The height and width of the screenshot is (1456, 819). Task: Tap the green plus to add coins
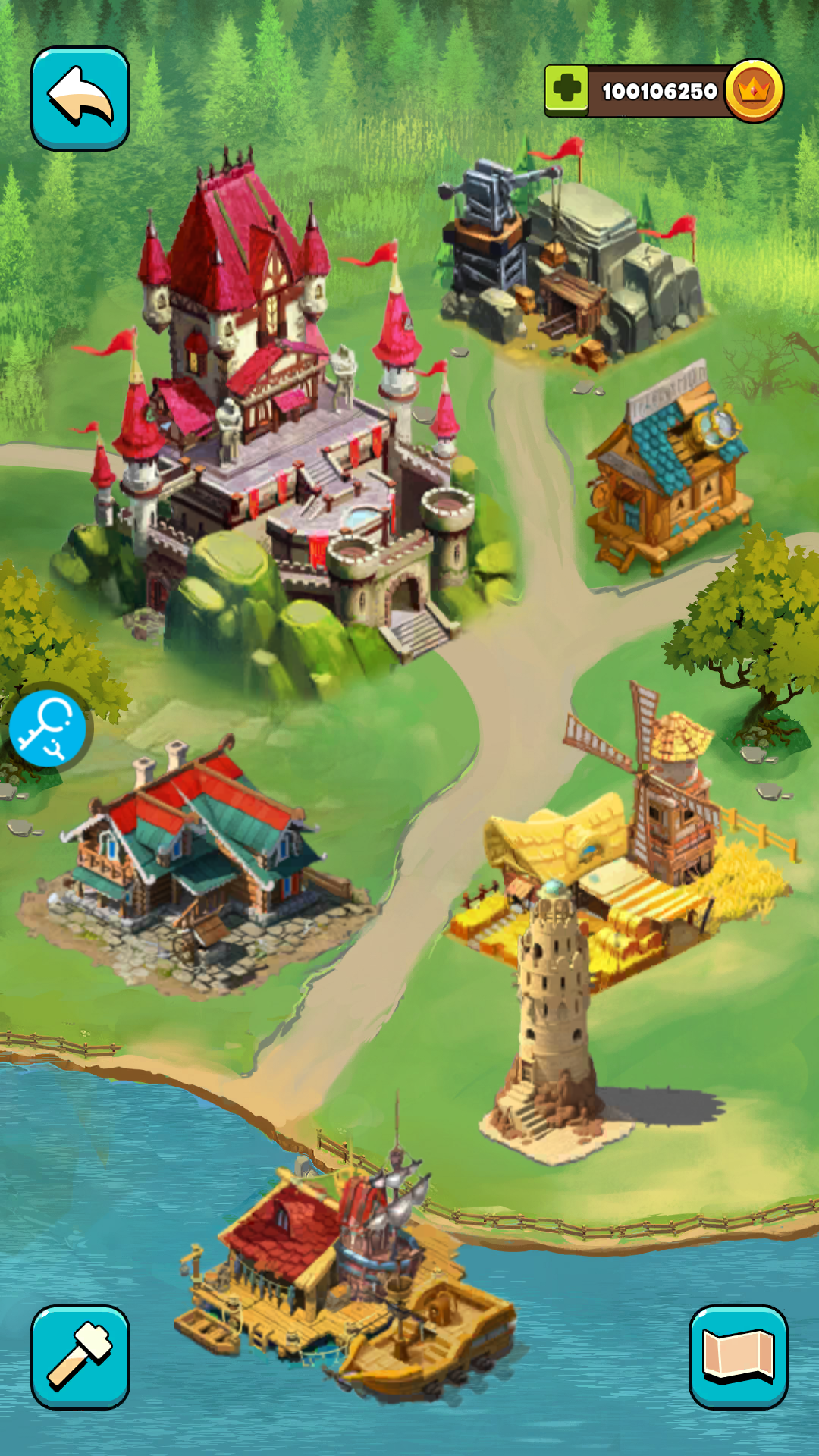point(566,90)
